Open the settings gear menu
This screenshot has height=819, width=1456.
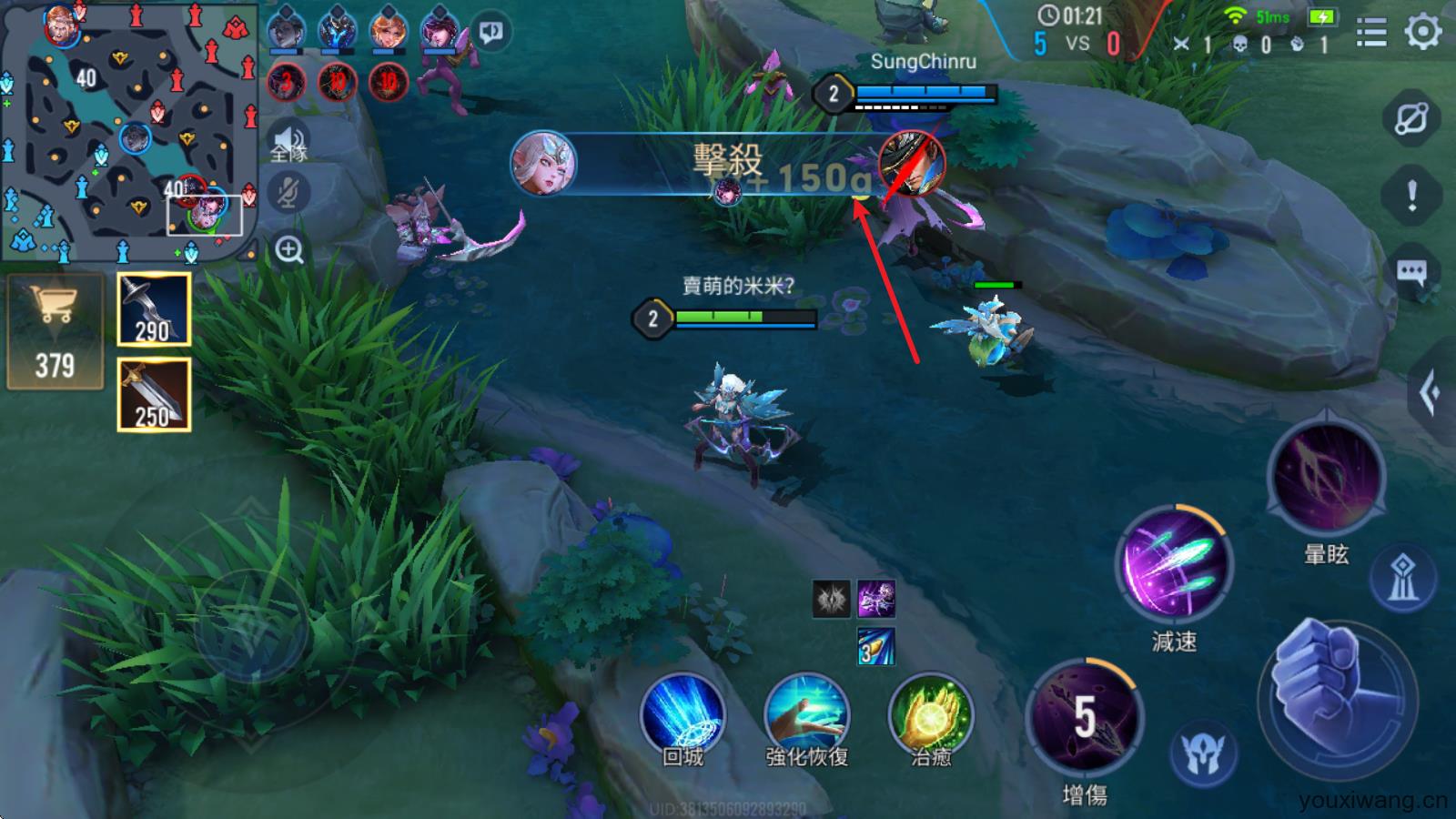1423,33
